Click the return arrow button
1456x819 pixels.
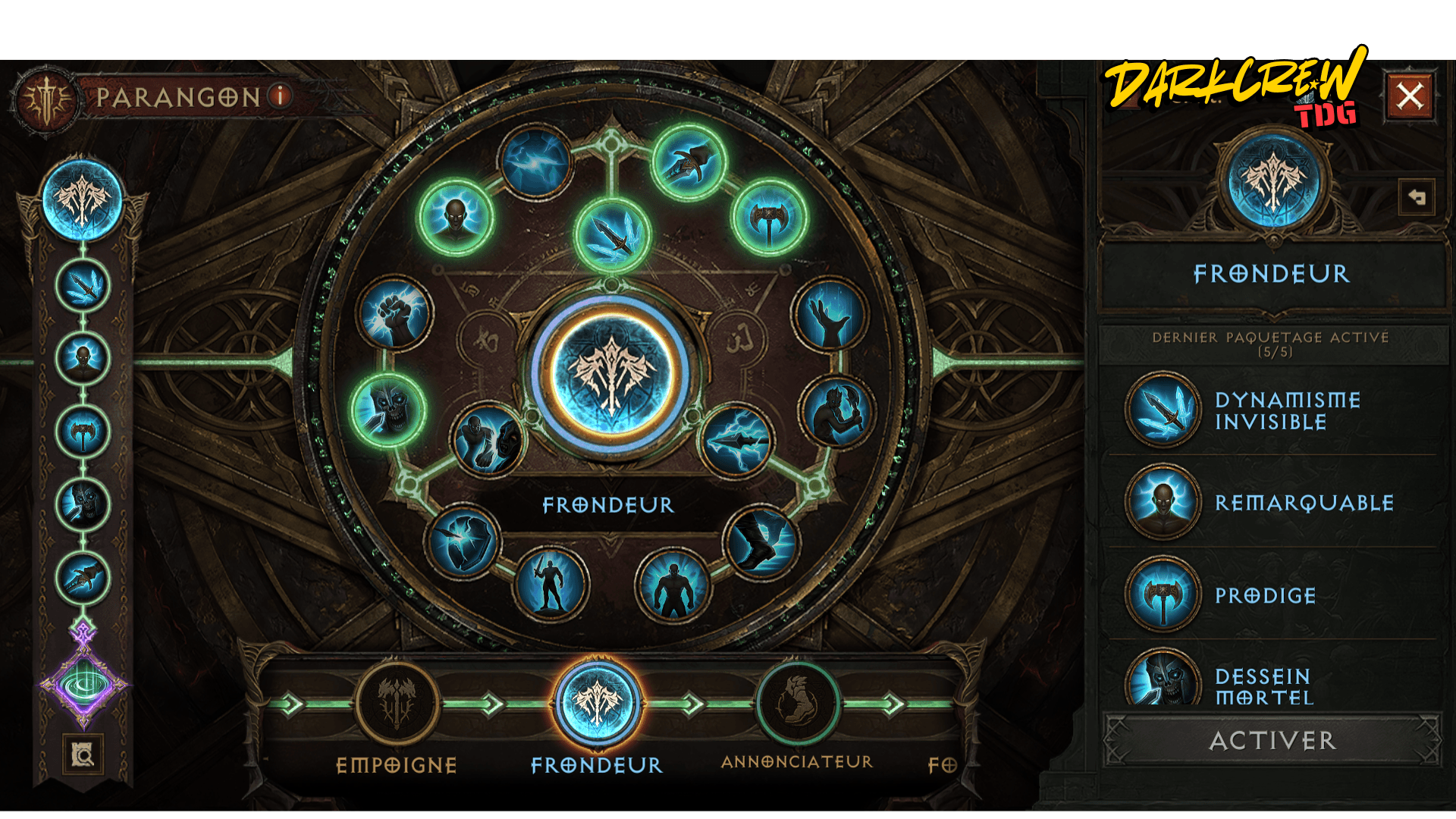(x=1416, y=198)
